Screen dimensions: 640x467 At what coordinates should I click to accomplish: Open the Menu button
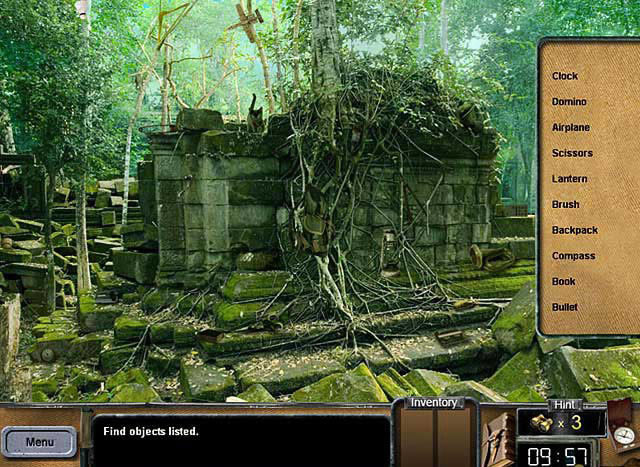pos(40,441)
